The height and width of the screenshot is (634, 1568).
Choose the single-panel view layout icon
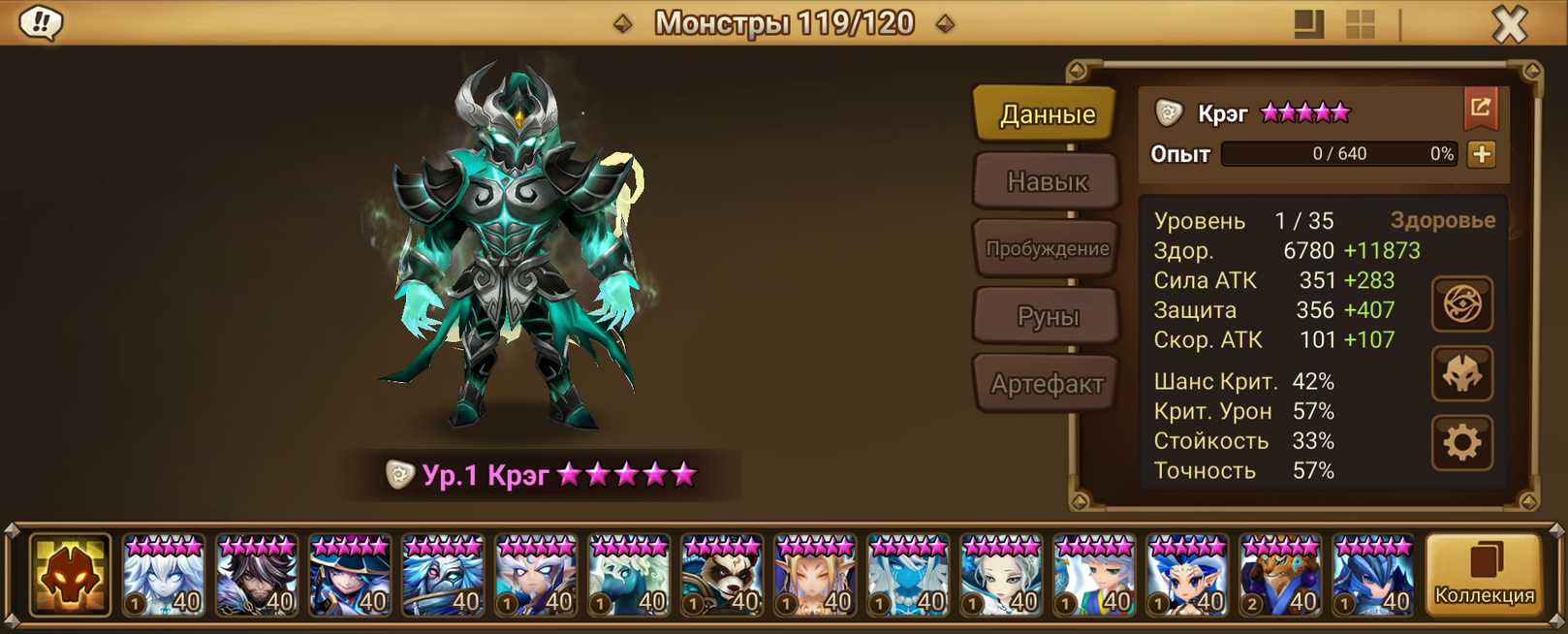point(1308,24)
